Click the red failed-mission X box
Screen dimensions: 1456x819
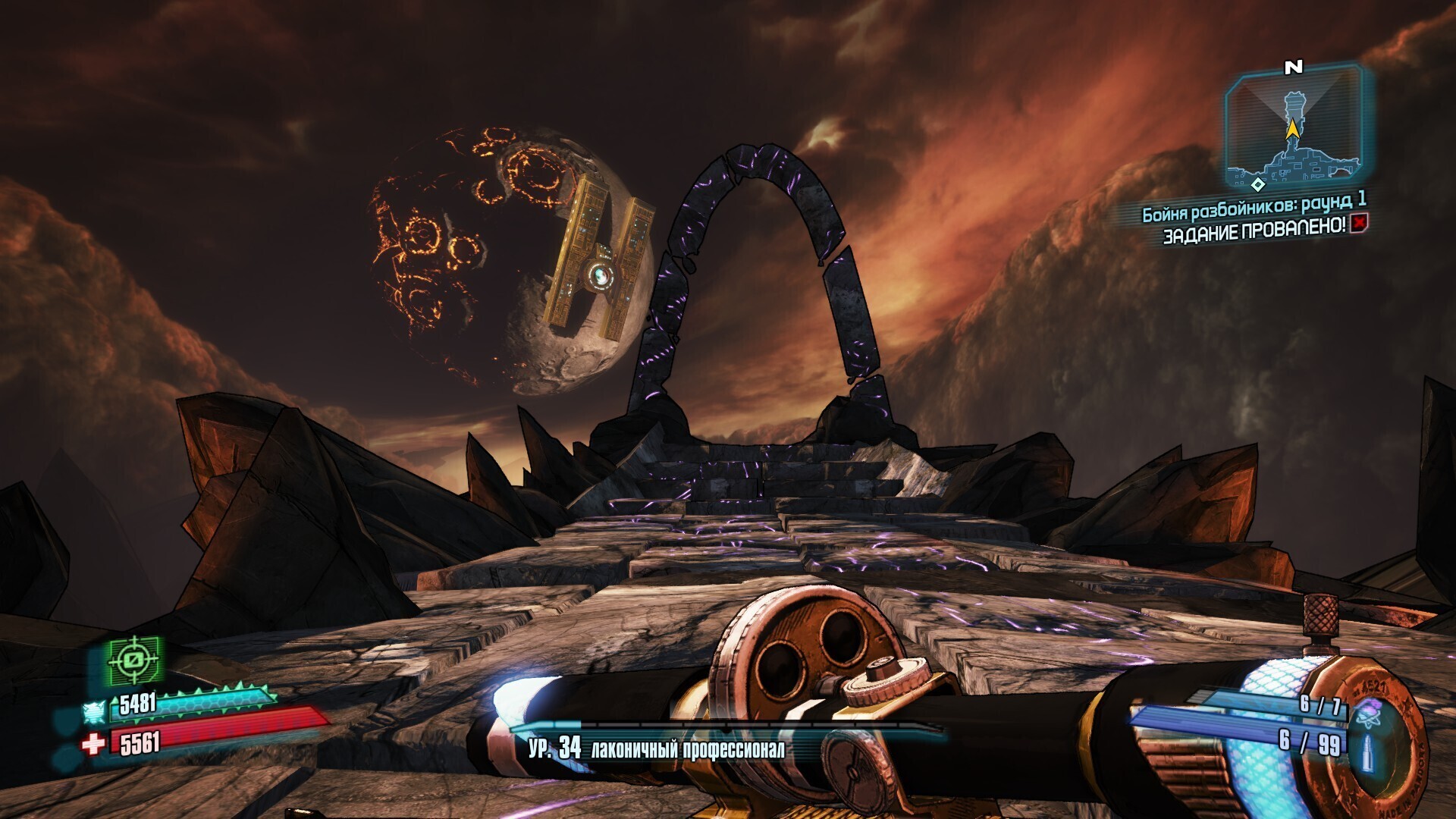(1358, 223)
